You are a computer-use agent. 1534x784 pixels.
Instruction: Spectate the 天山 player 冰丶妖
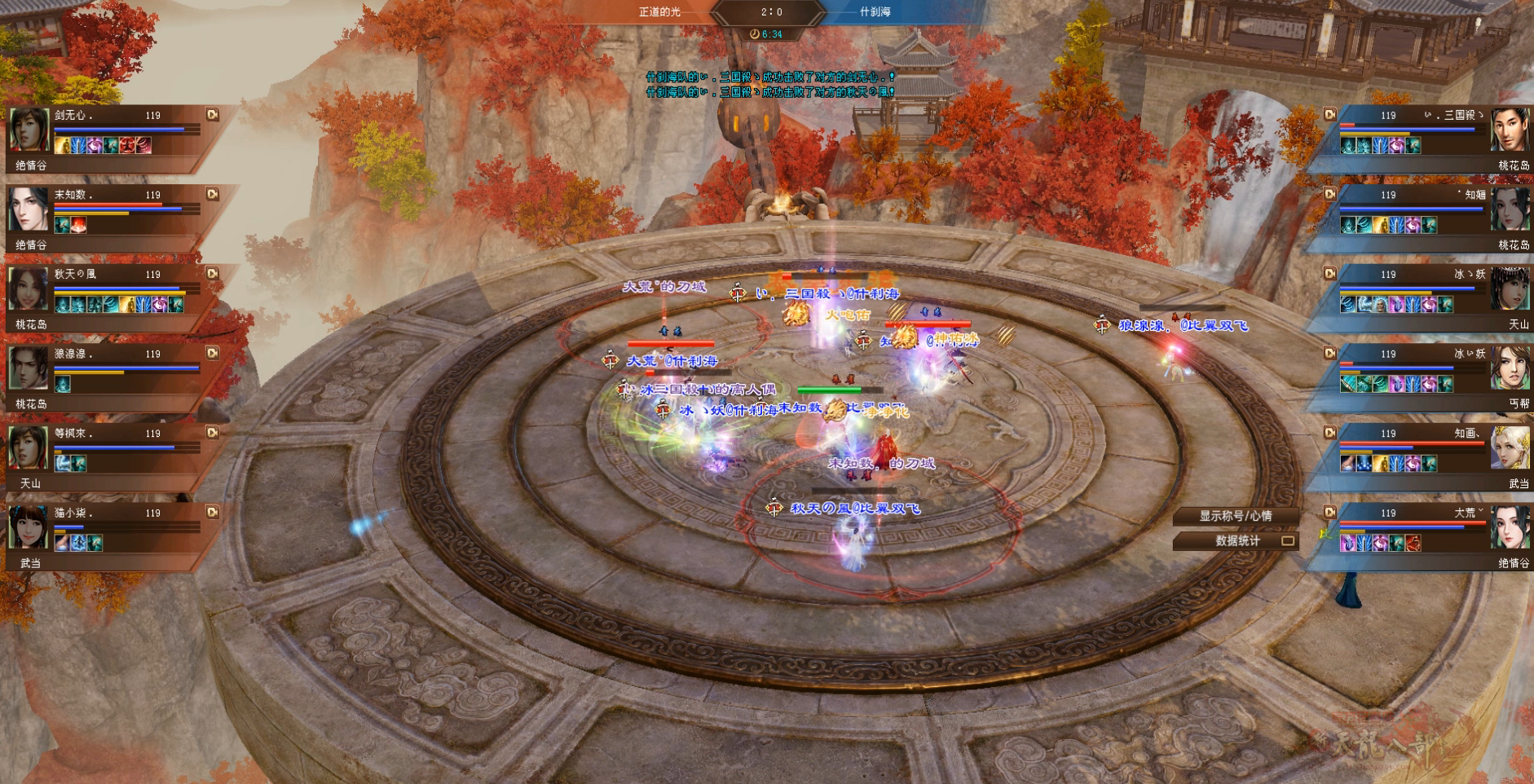point(1330,274)
